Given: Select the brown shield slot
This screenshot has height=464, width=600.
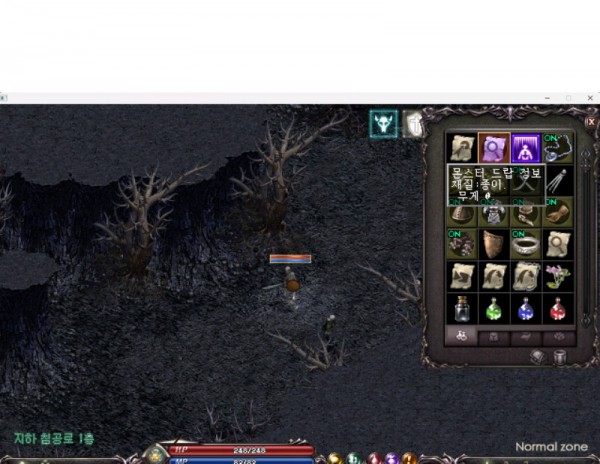Looking at the screenshot, I should [493, 244].
